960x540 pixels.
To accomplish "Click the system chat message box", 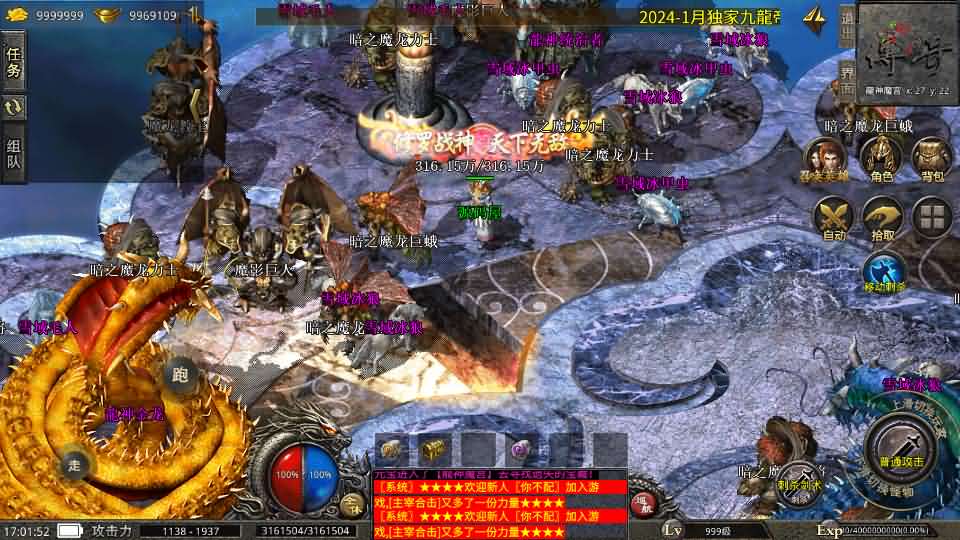I will pyautogui.click(x=500, y=503).
